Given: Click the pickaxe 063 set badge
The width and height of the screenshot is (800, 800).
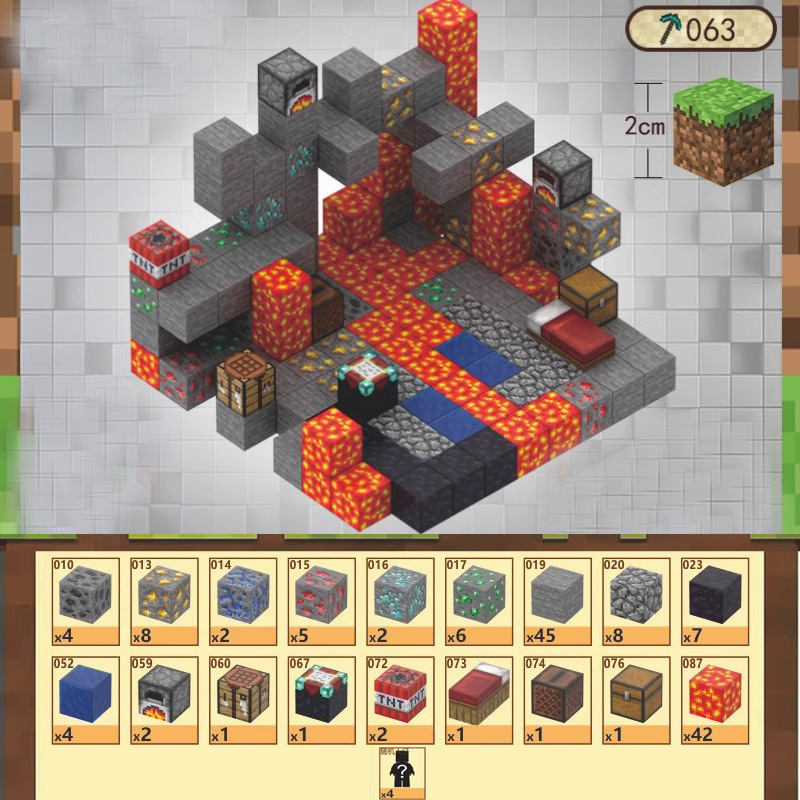Looking at the screenshot, I should [701, 28].
